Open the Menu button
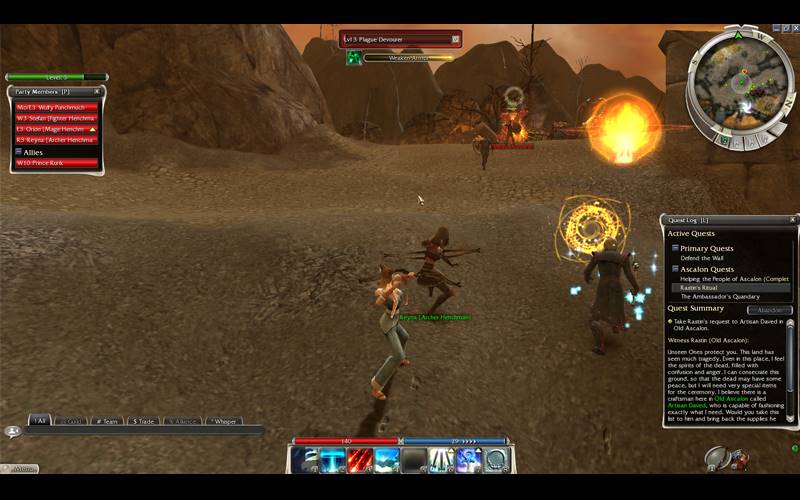Viewport: 800px width, 500px height. coord(20,468)
